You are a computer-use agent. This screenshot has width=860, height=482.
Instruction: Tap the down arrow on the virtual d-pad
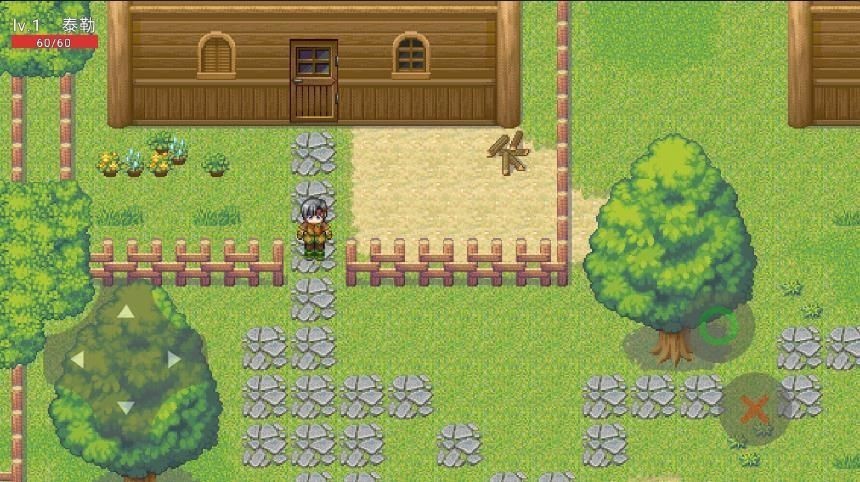[126, 407]
